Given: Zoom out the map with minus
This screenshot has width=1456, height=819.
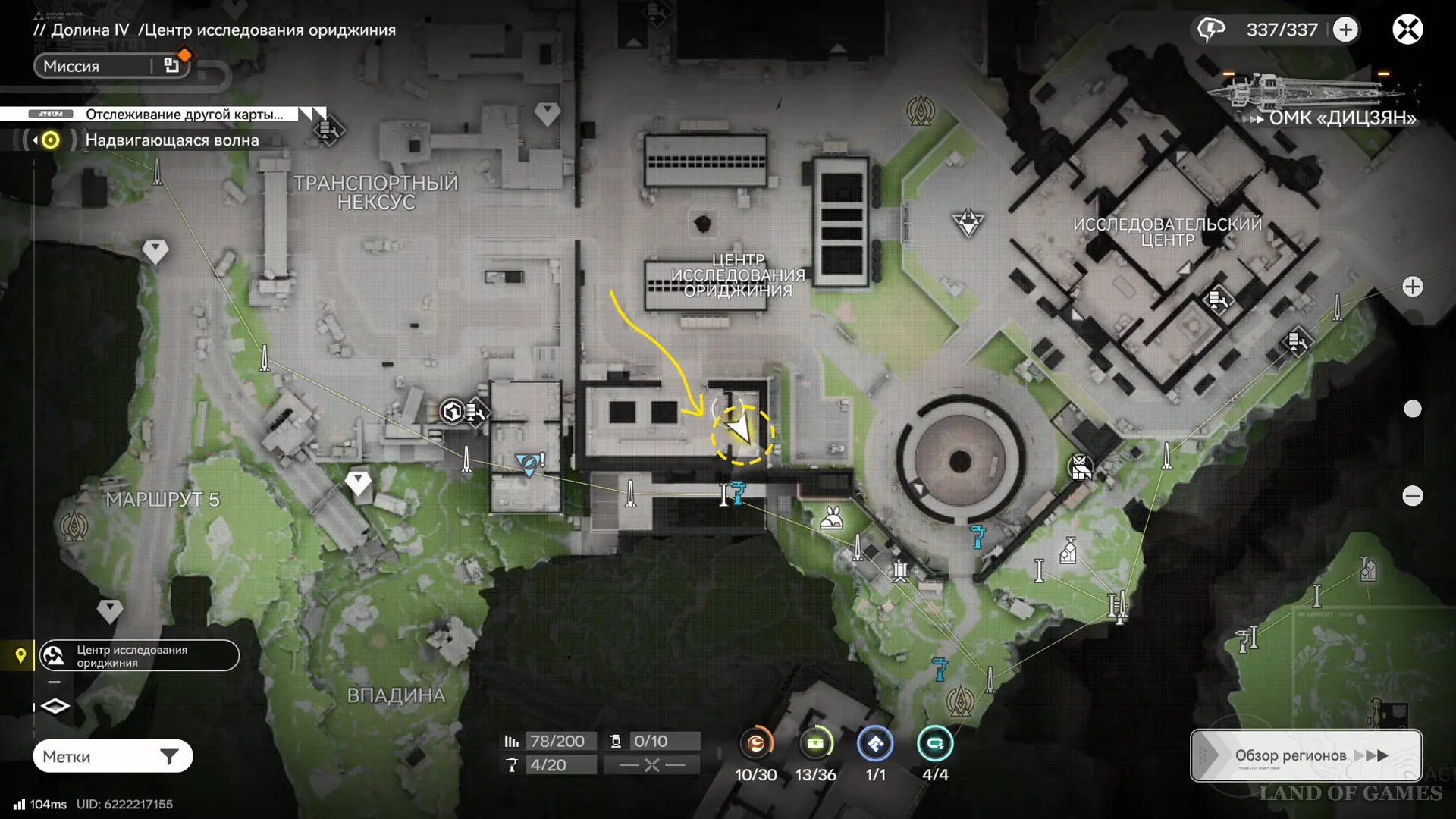Looking at the screenshot, I should 1412,496.
